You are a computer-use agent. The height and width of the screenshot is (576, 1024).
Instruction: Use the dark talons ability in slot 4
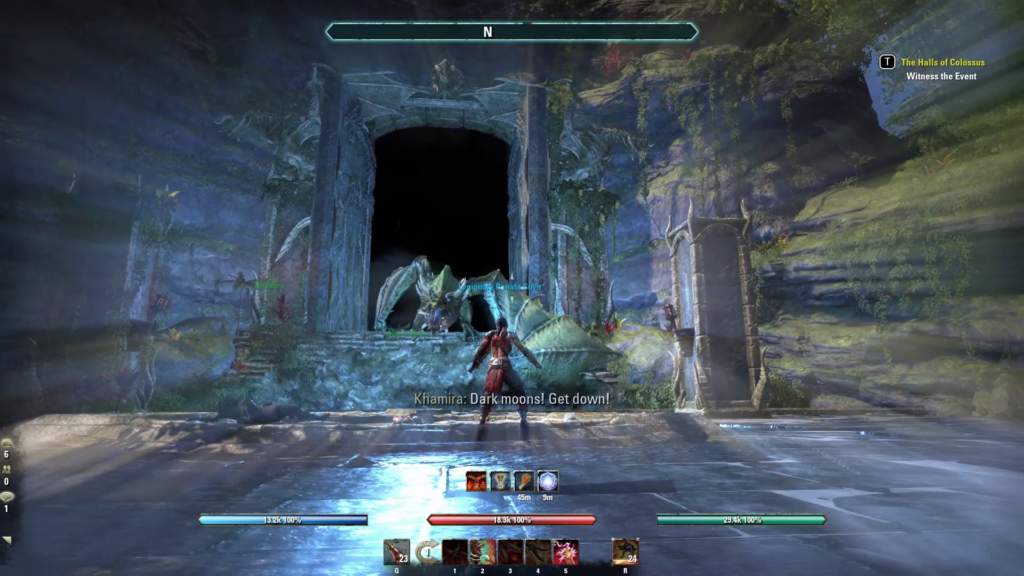tap(538, 551)
